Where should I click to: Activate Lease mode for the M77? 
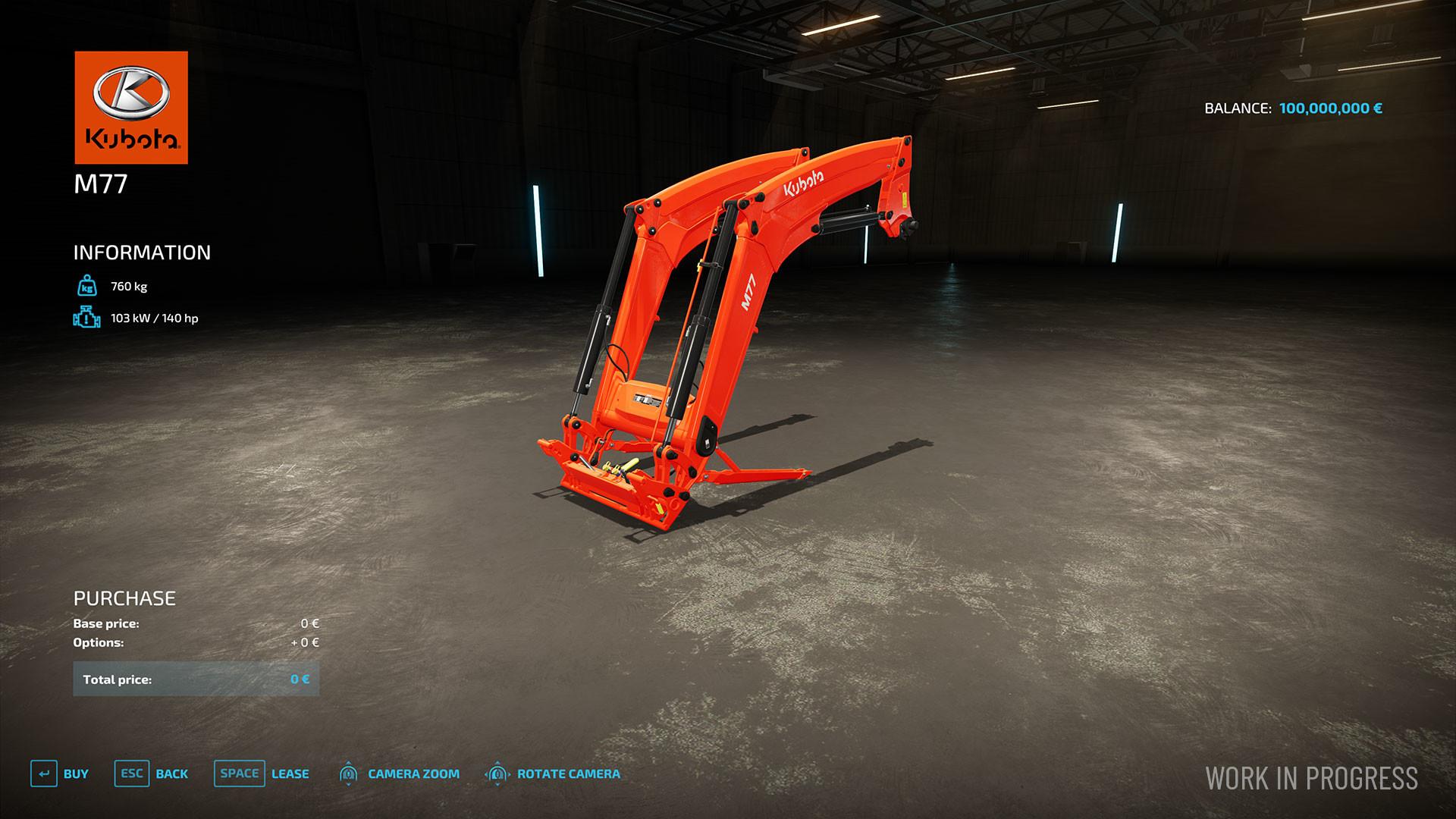(290, 773)
